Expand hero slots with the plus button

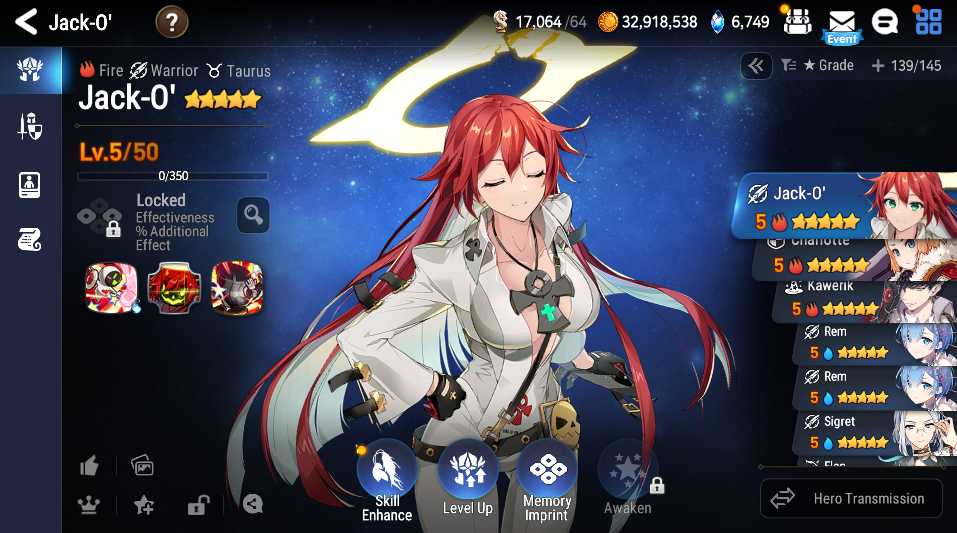(x=878, y=66)
